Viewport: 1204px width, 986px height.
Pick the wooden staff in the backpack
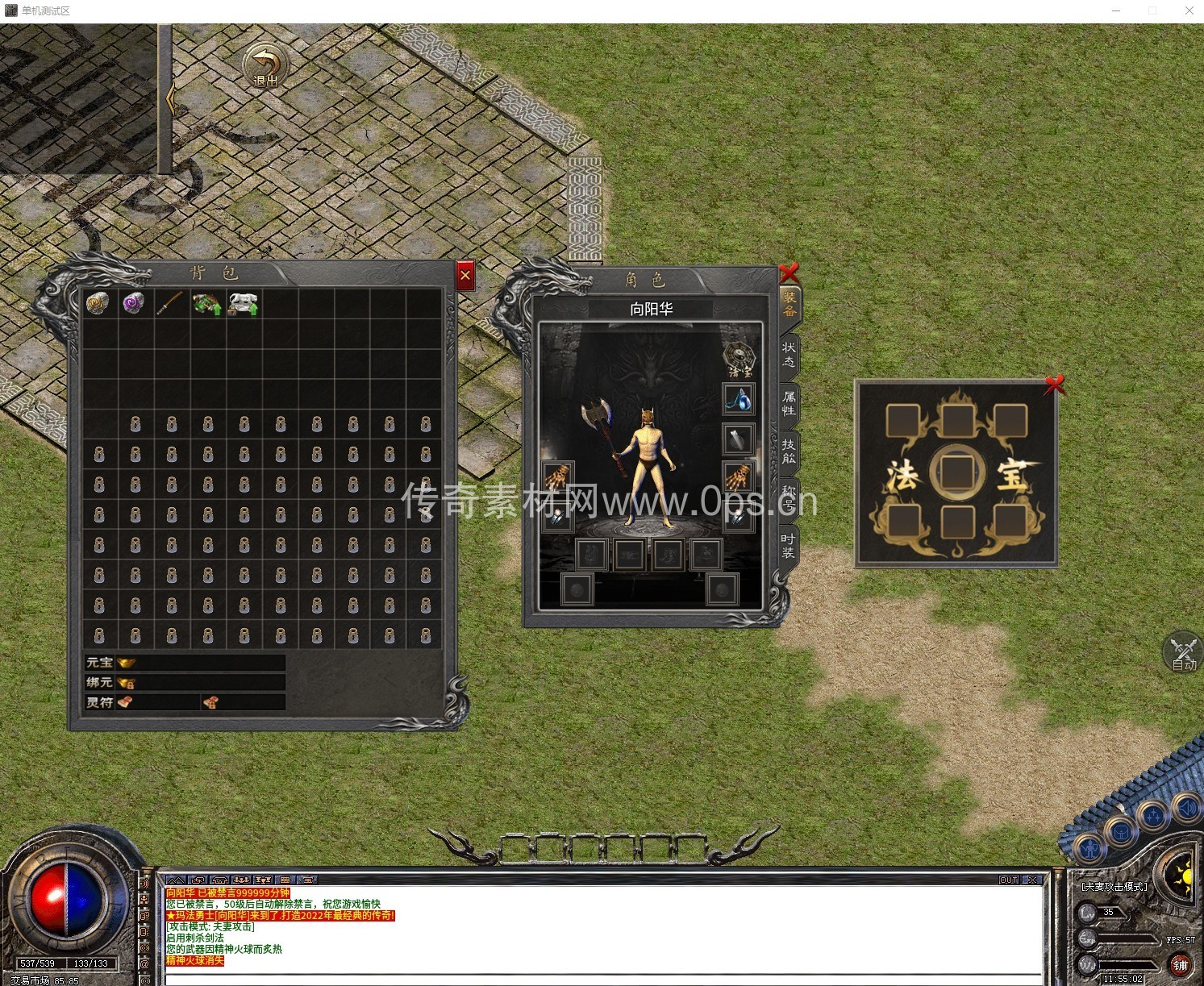point(170,303)
